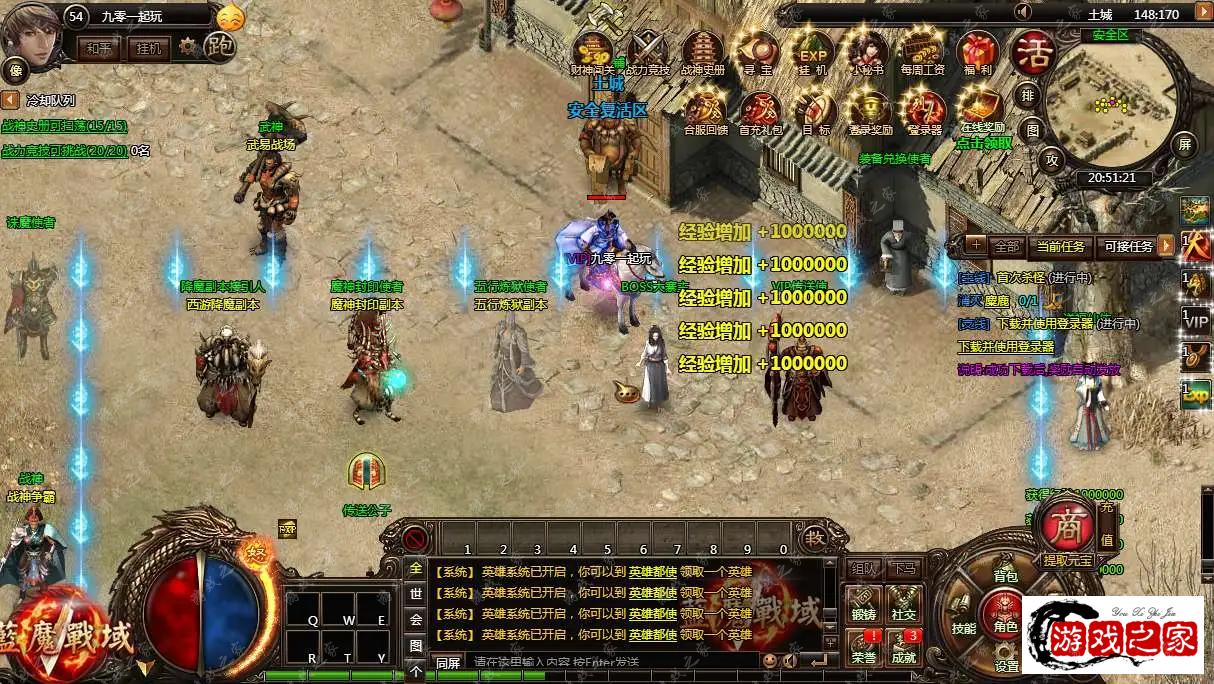Toggle the 和平 attack mode button
The width and height of the screenshot is (1214, 684).
(x=99, y=47)
